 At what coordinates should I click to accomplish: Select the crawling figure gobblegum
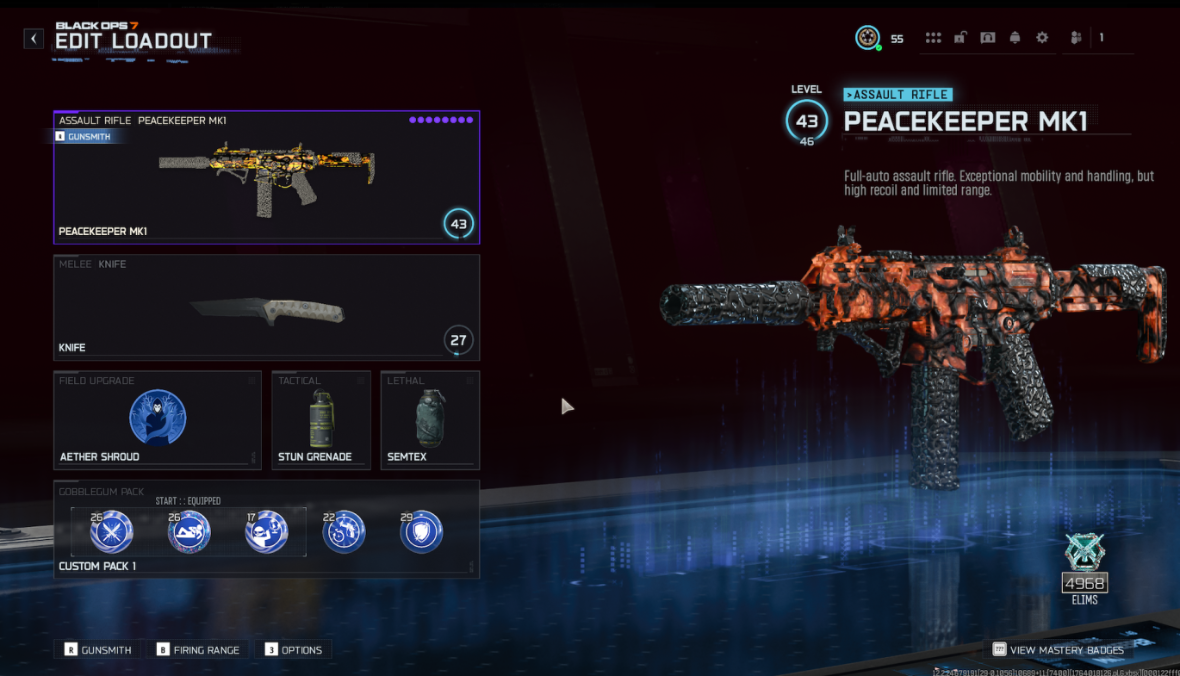pyautogui.click(x=188, y=532)
